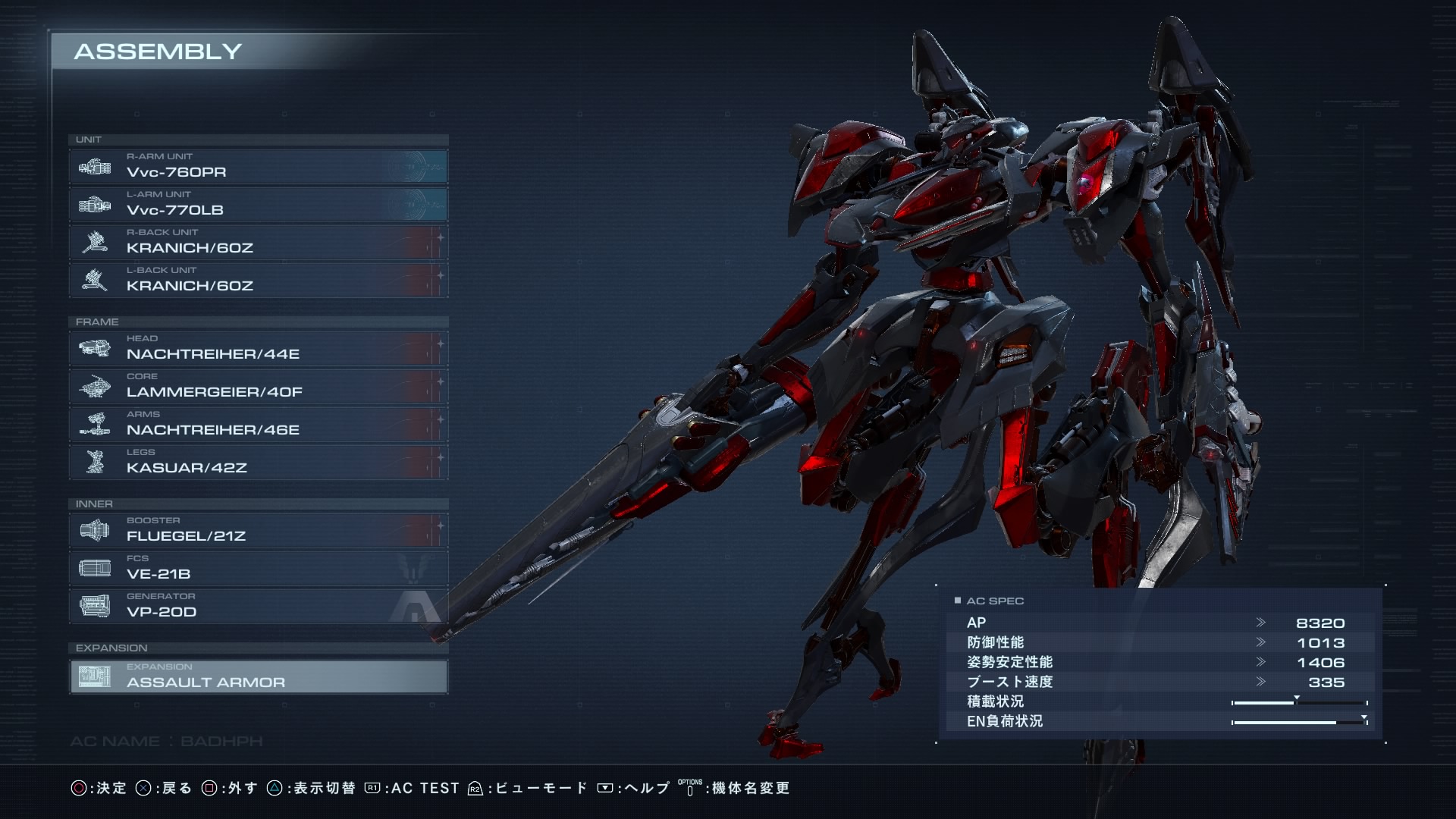The width and height of the screenshot is (1456, 819).
Task: Choose the LEGS part KASUAR/42Z
Action: 258,462
